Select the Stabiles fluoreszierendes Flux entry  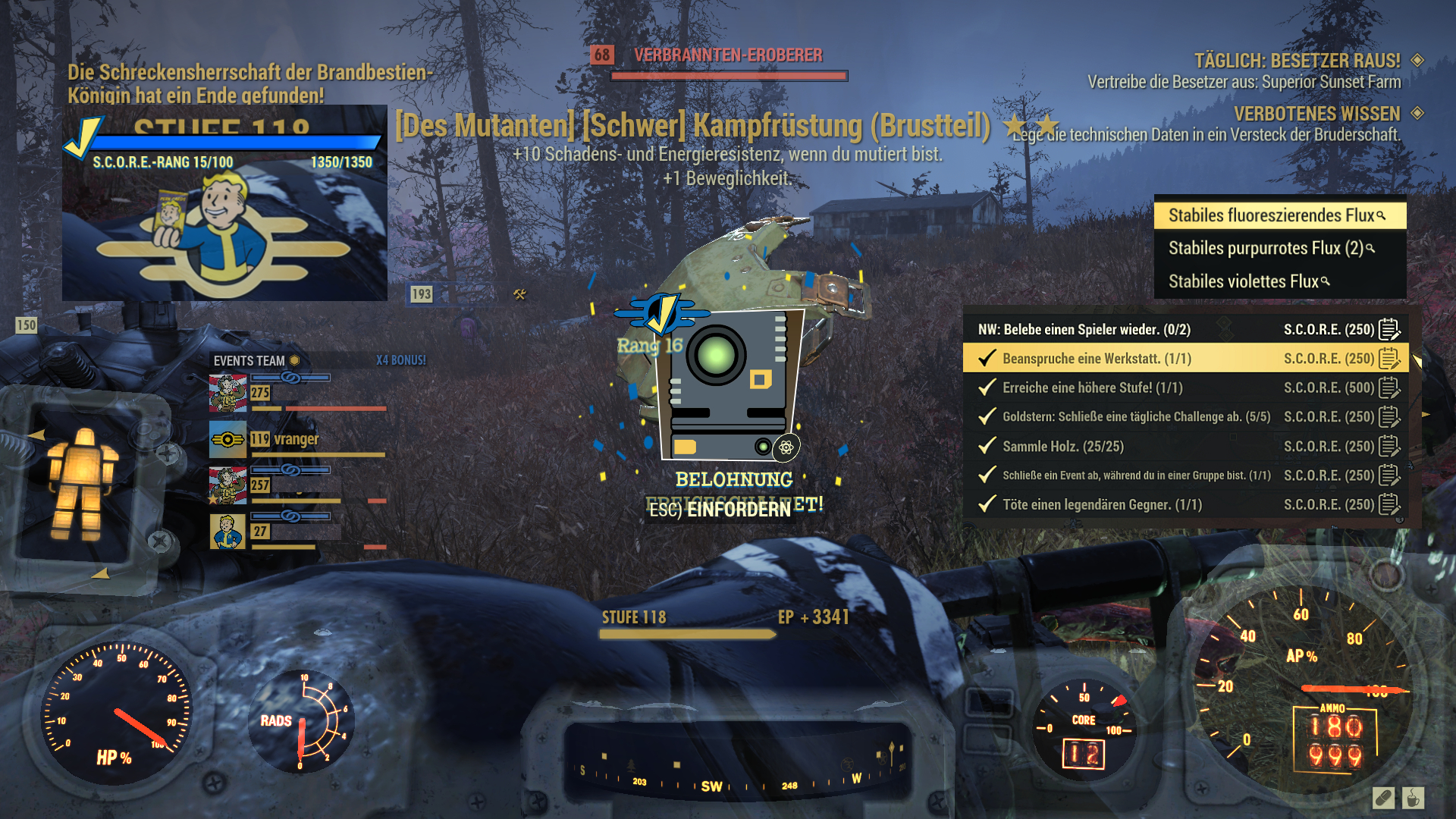(x=1279, y=215)
